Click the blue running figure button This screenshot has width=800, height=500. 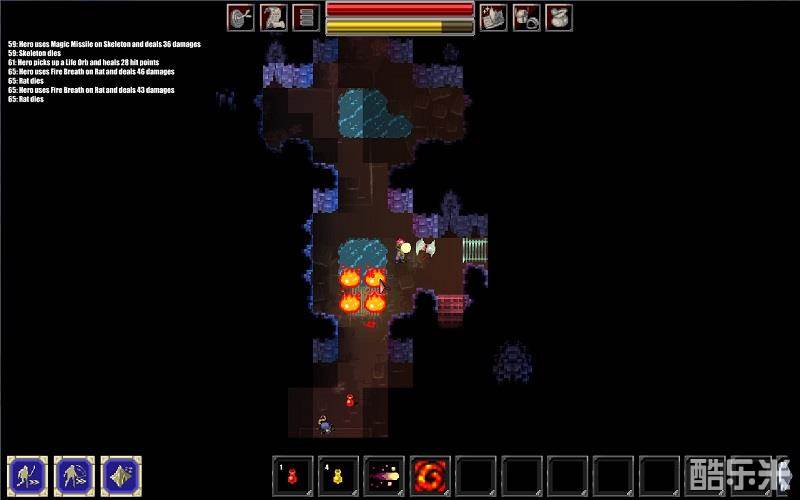point(74,475)
